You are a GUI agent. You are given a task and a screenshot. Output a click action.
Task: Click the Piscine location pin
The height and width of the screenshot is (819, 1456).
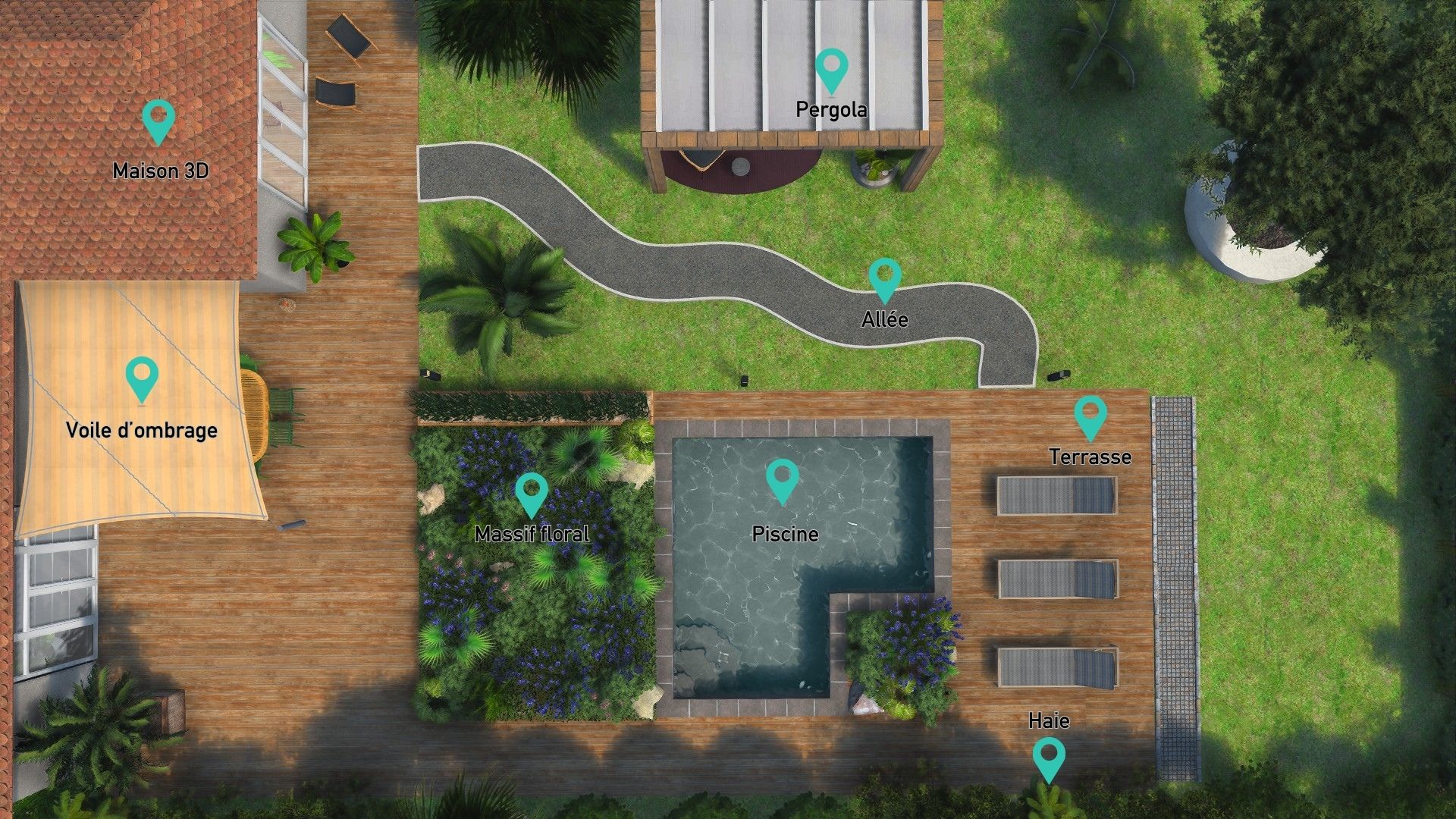pos(783,479)
